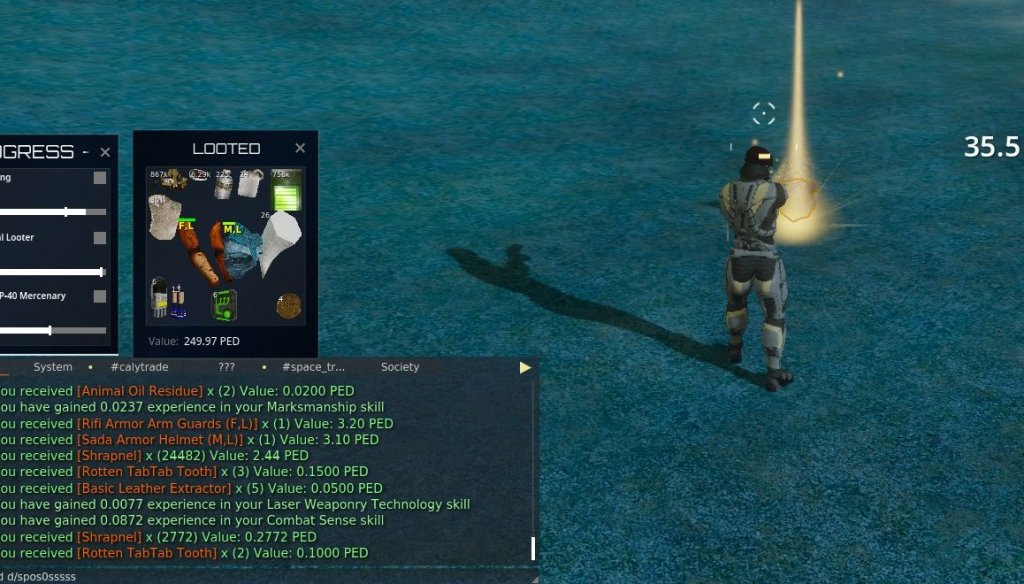Switch to the Society chat tab

tap(400, 367)
